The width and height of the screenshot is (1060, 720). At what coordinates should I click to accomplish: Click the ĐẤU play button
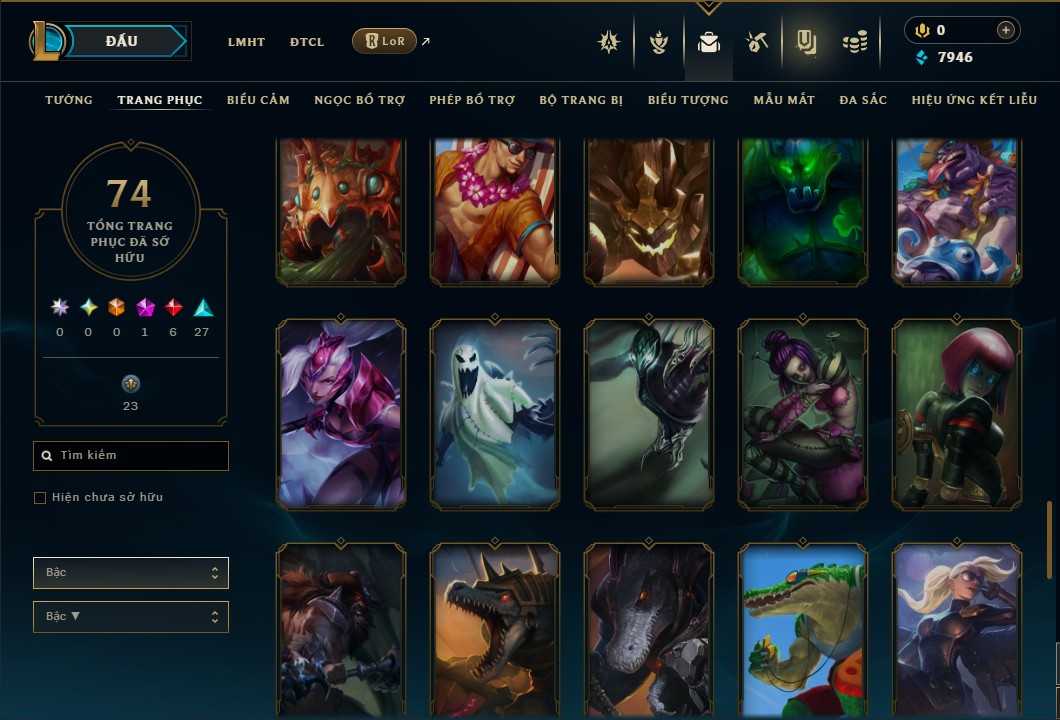click(122, 41)
